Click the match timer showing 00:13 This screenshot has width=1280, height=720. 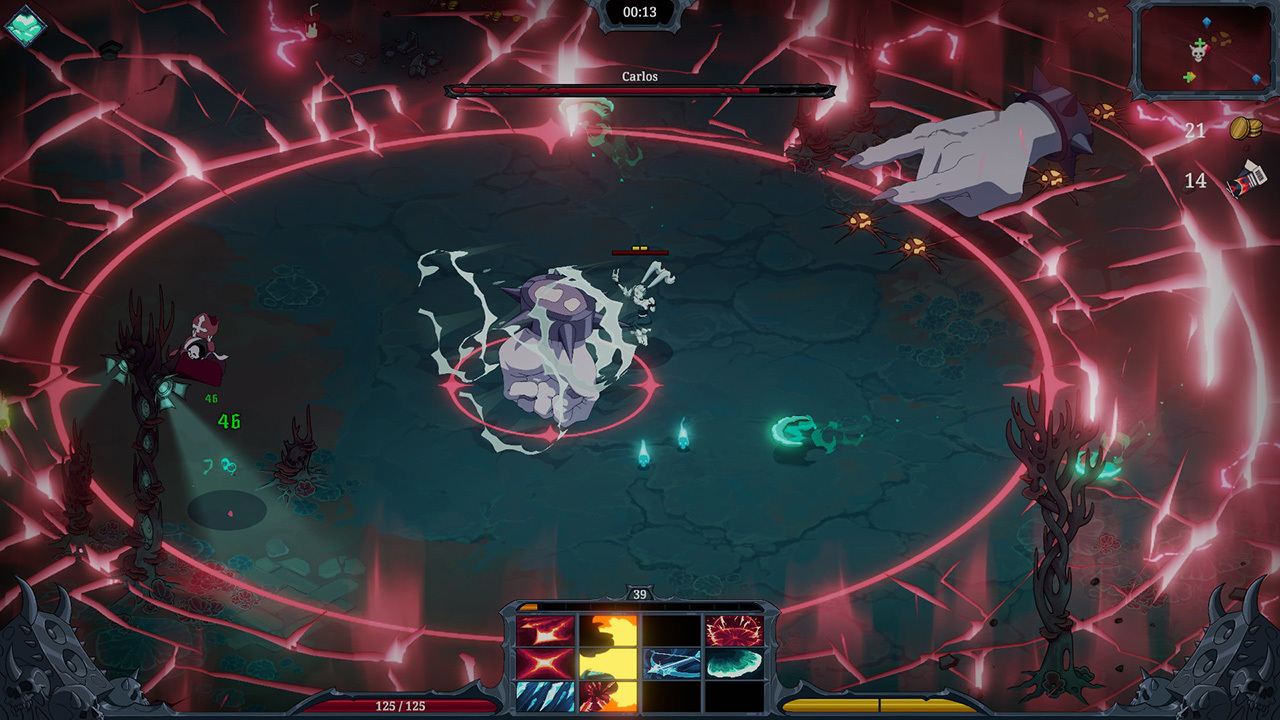(x=640, y=13)
